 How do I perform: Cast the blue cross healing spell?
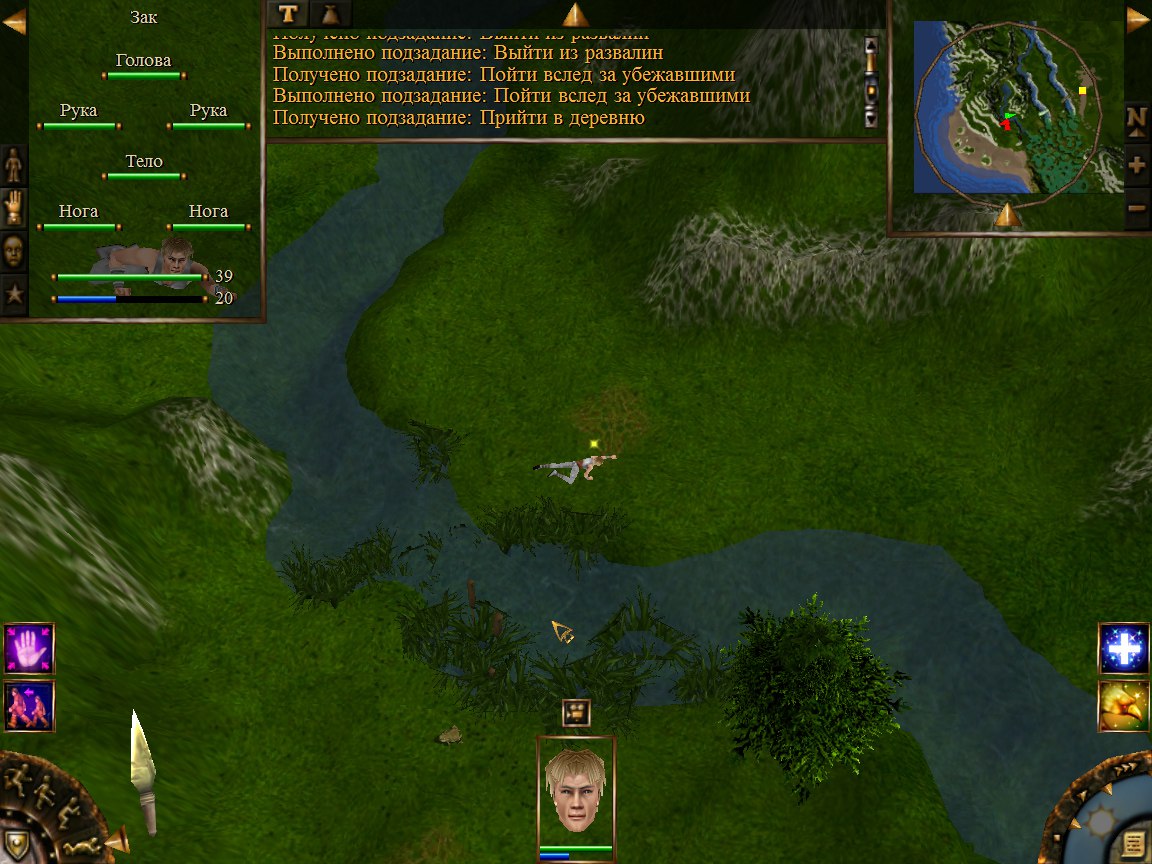click(x=1123, y=649)
